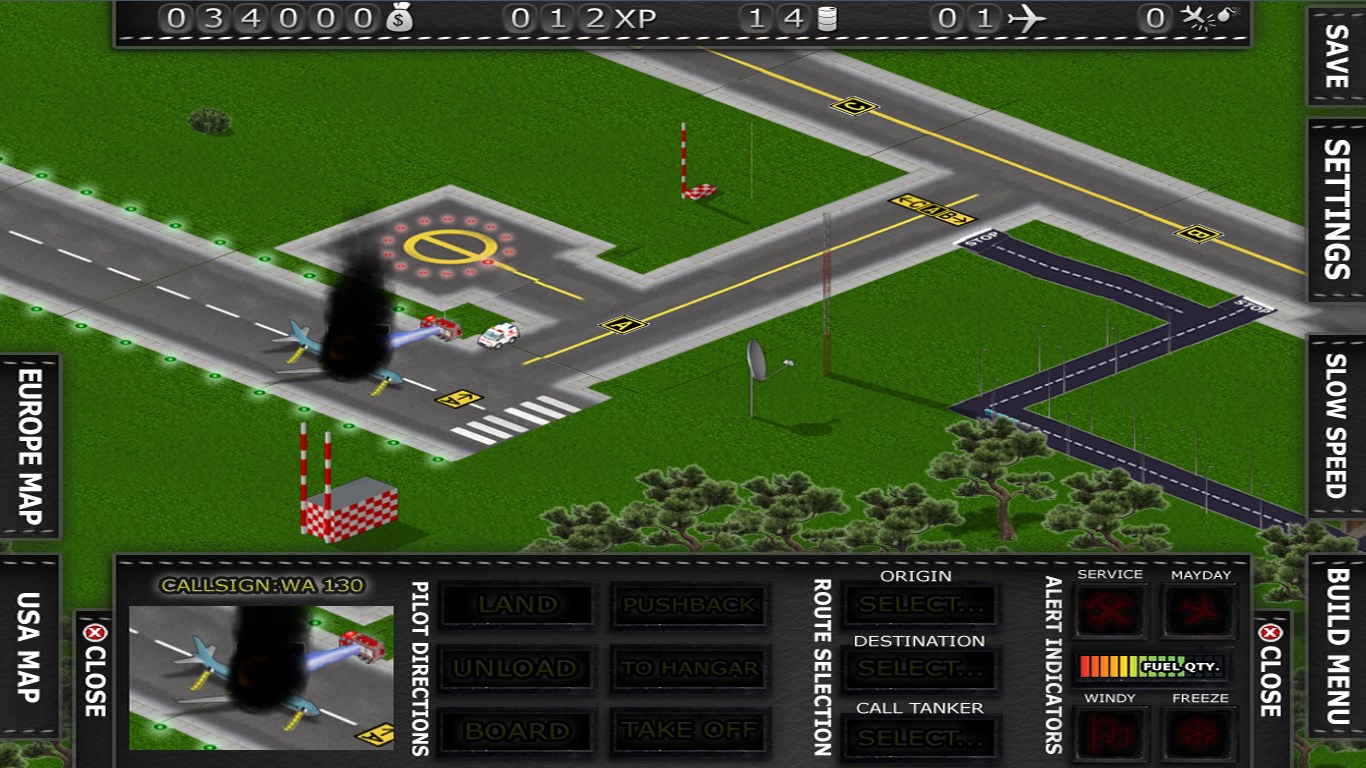
Task: Click the Mayday alert indicator
Action: pos(1200,609)
